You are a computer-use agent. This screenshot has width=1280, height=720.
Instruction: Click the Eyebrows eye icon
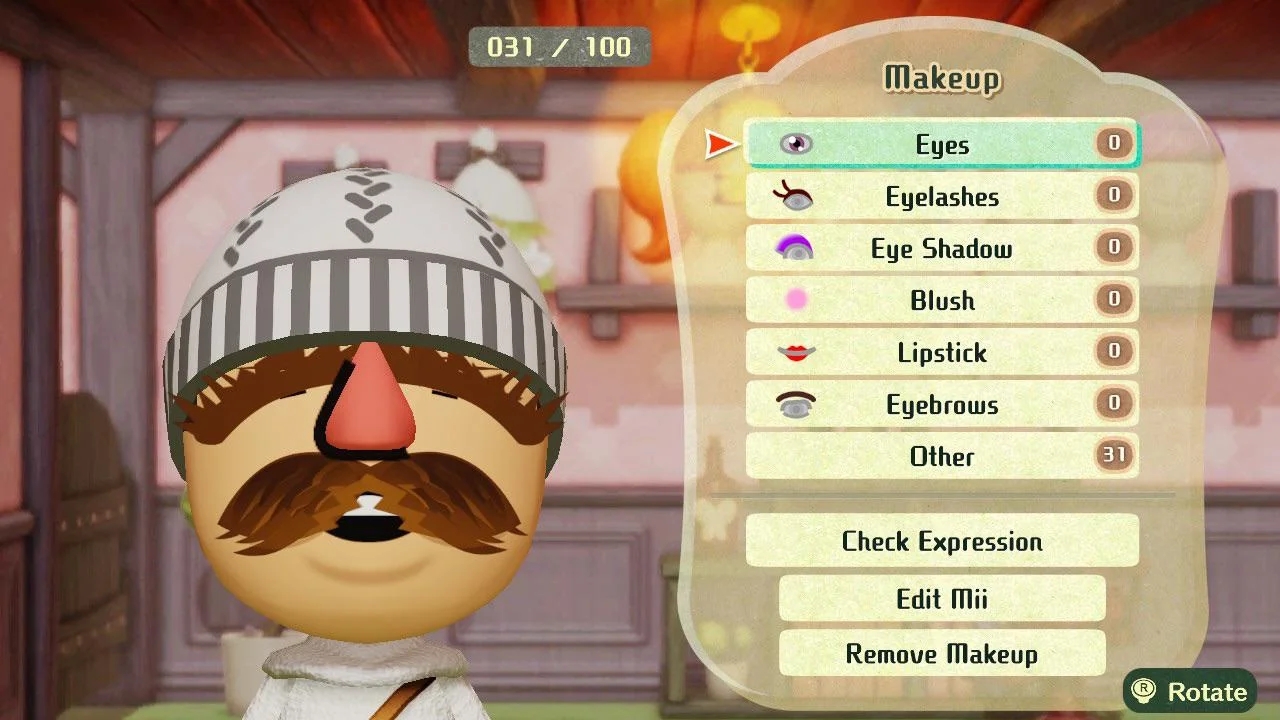click(795, 404)
